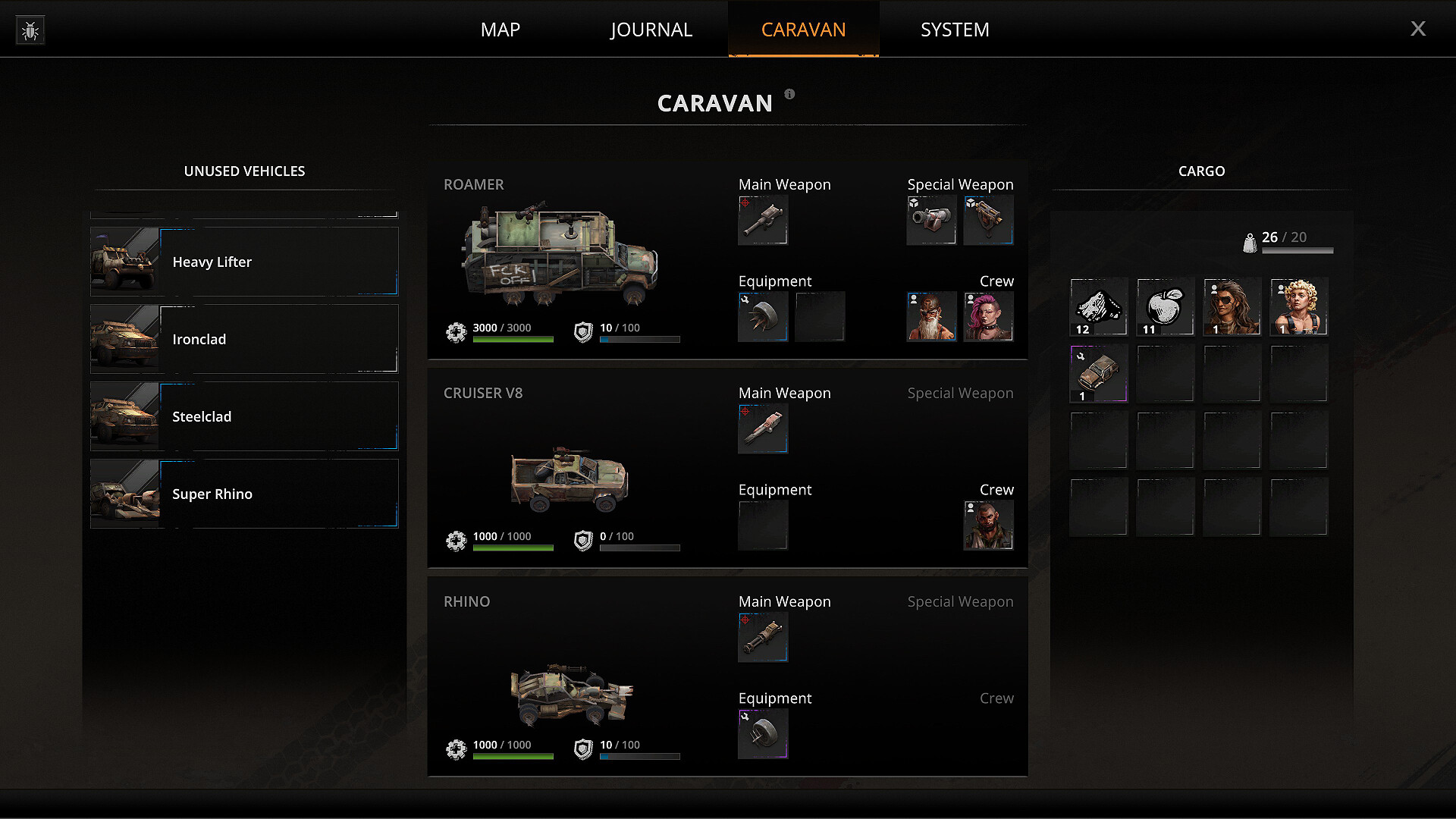The height and width of the screenshot is (819, 1456).
Task: Click the Roamer's main weapon slot
Action: click(x=763, y=220)
